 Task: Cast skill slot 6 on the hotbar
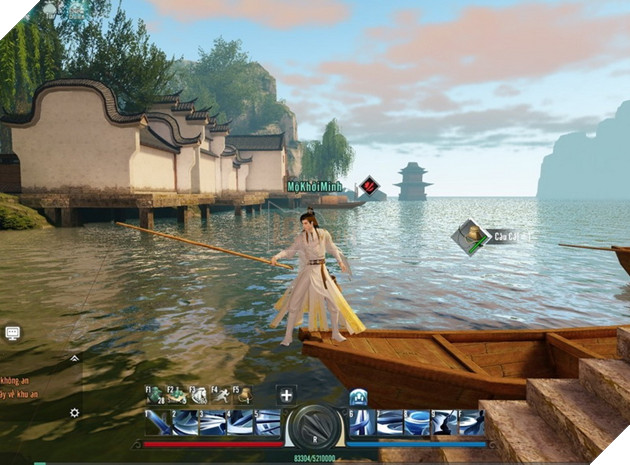point(362,423)
